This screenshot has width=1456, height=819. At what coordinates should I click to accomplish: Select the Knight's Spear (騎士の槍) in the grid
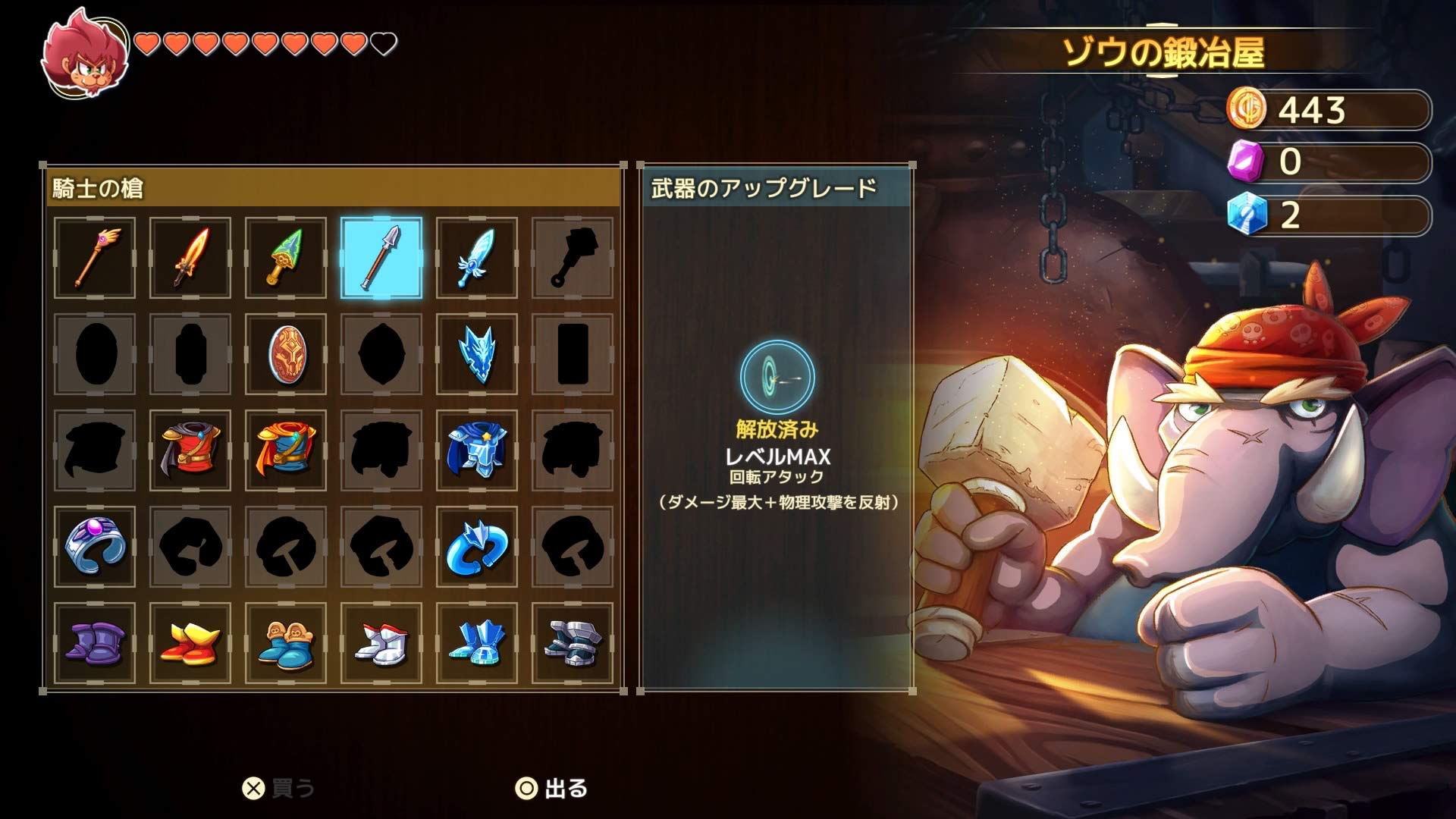(x=381, y=258)
